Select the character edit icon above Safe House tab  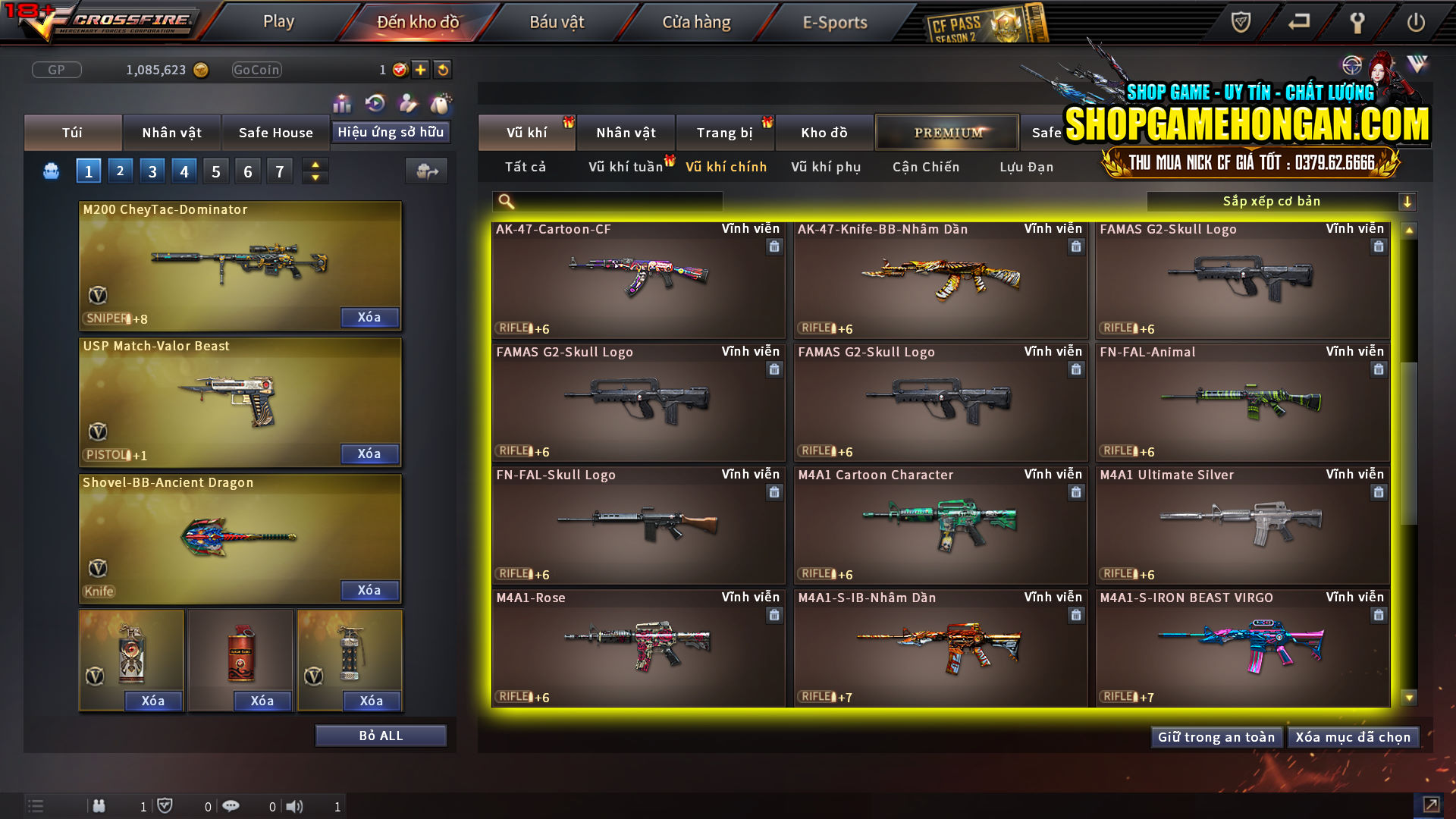point(407,102)
